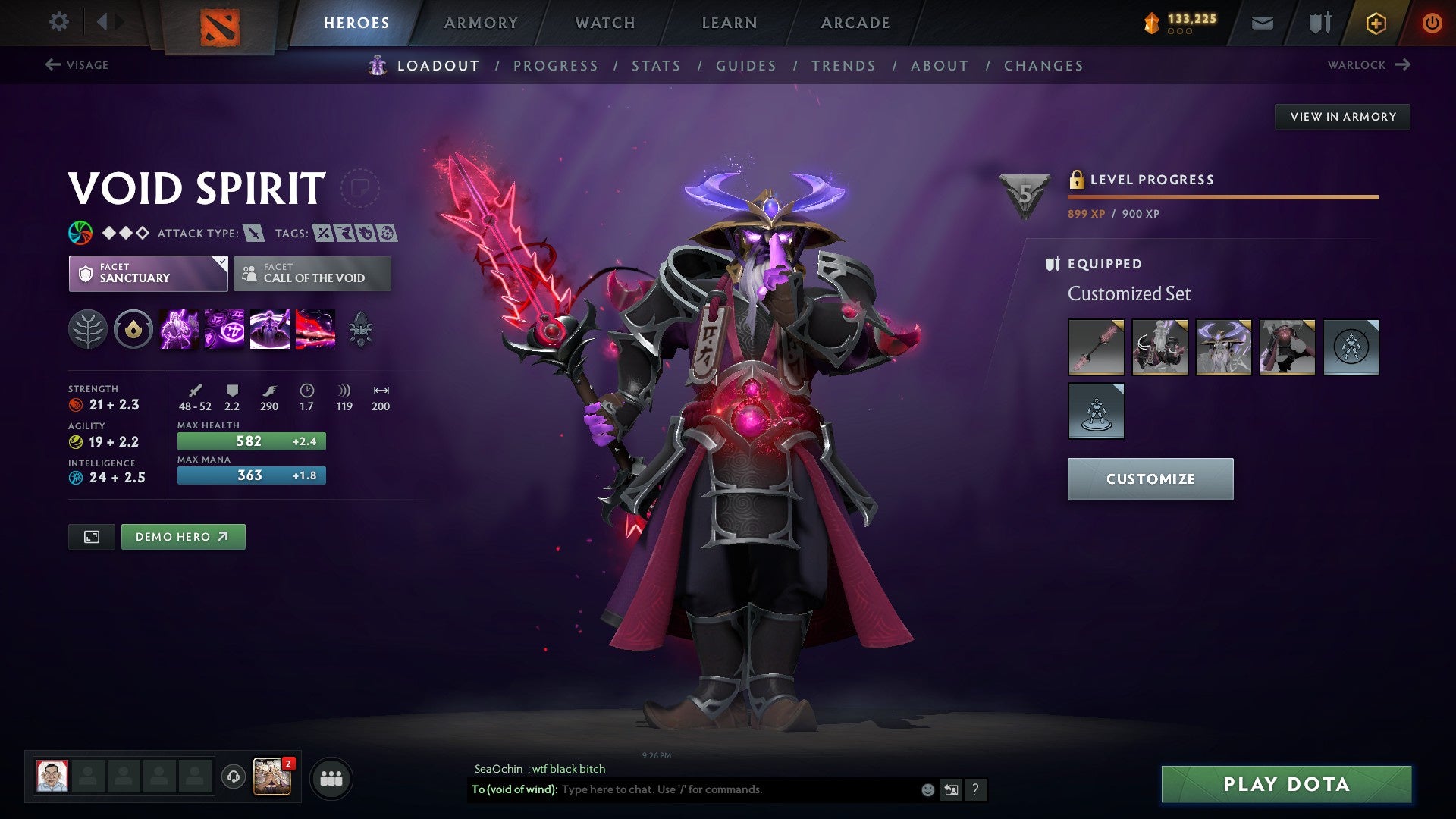
Task: Toggle voice chat icon near party slots
Action: pyautogui.click(x=233, y=778)
